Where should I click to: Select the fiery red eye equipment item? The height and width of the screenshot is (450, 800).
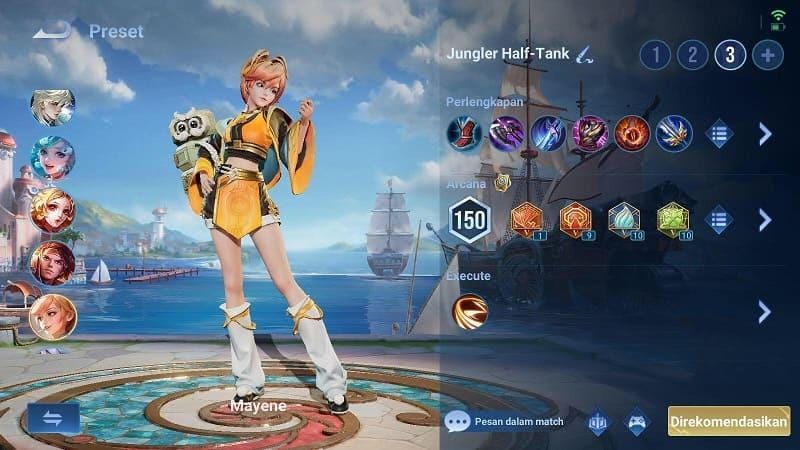pos(632,133)
